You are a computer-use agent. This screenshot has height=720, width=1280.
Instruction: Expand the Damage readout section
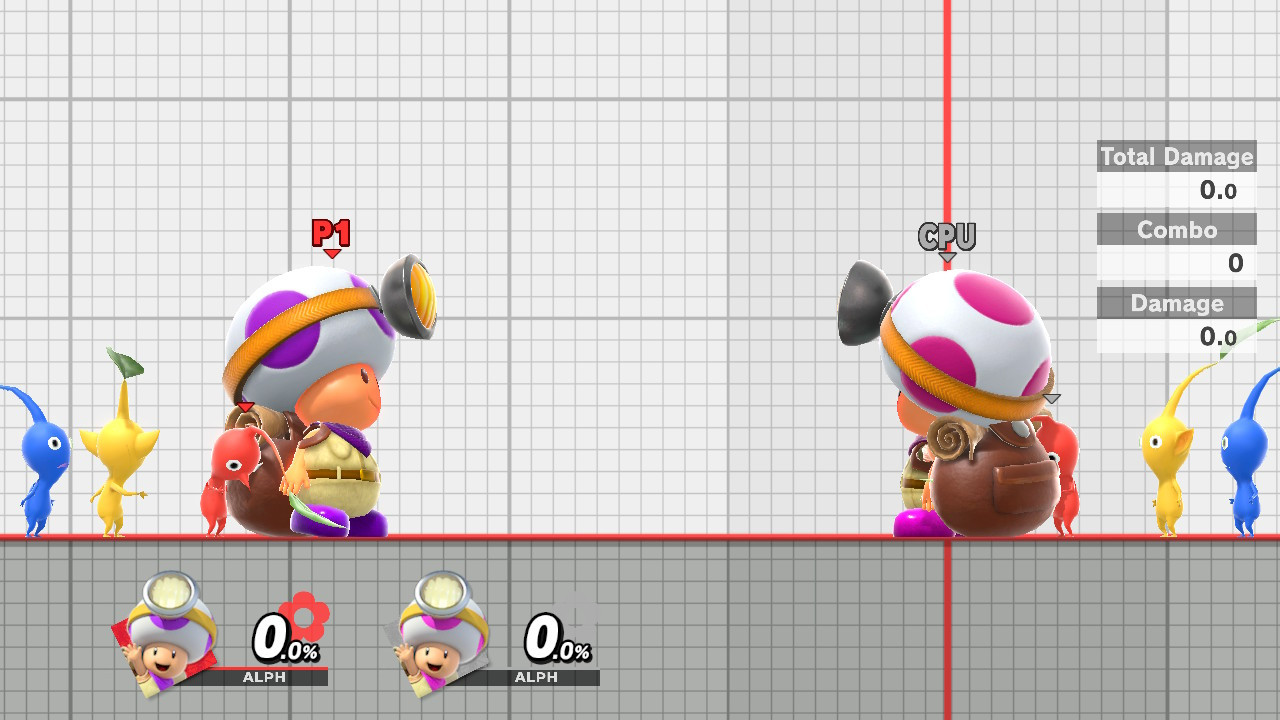click(1176, 303)
